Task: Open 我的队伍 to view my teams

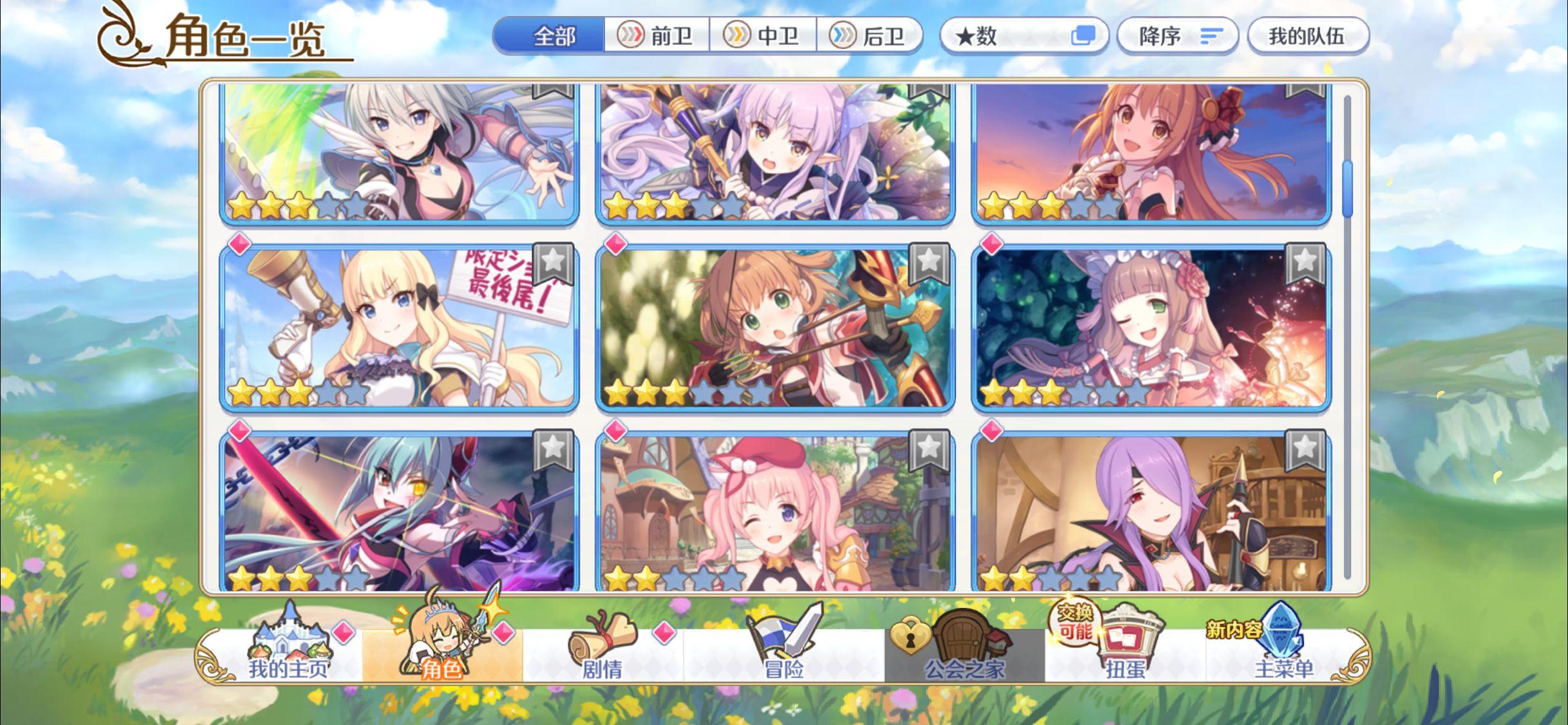Action: click(x=1308, y=37)
